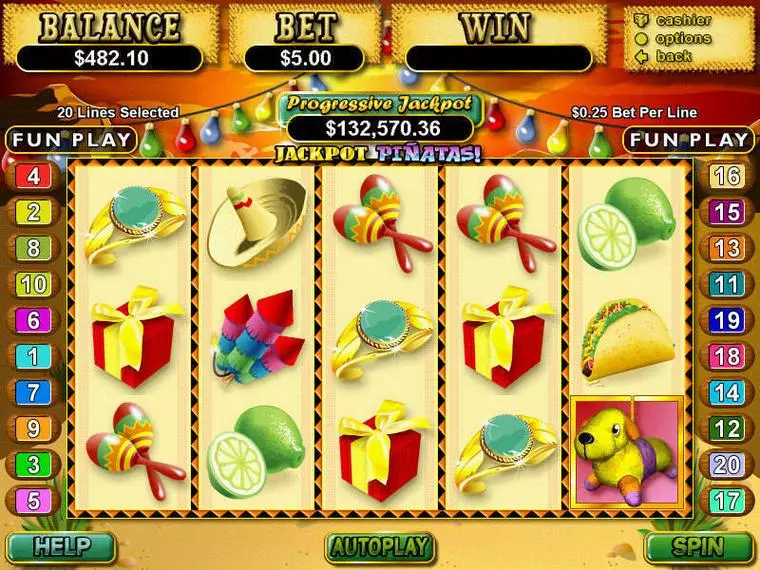The width and height of the screenshot is (760, 570).
Task: Go back using the back link
Action: [x=673, y=56]
